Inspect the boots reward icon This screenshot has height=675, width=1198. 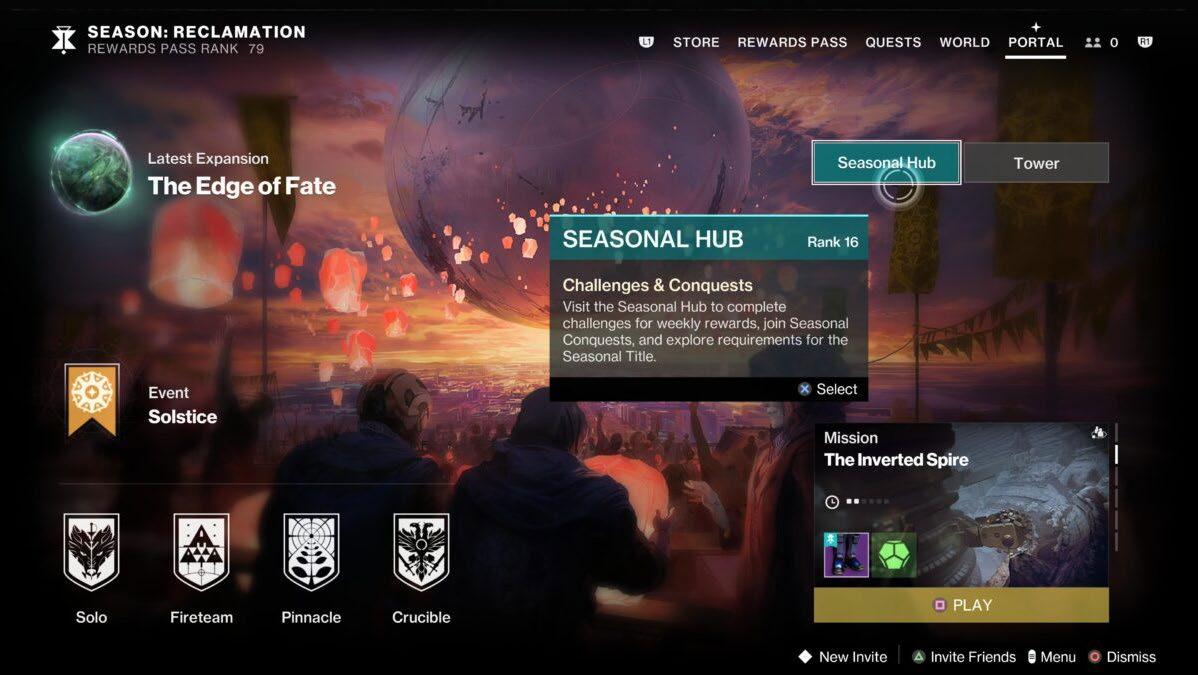coord(846,555)
